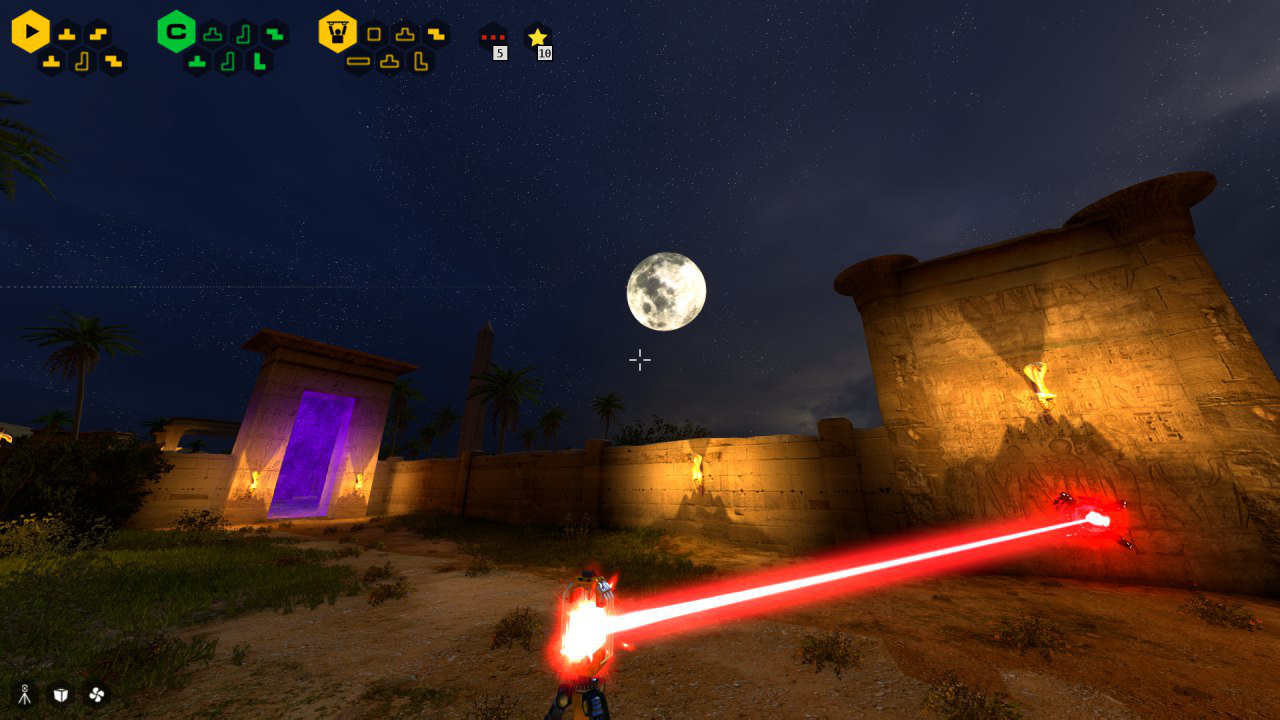Choose the solid green Z sigil
The width and height of the screenshot is (1280, 720).
click(x=274, y=34)
